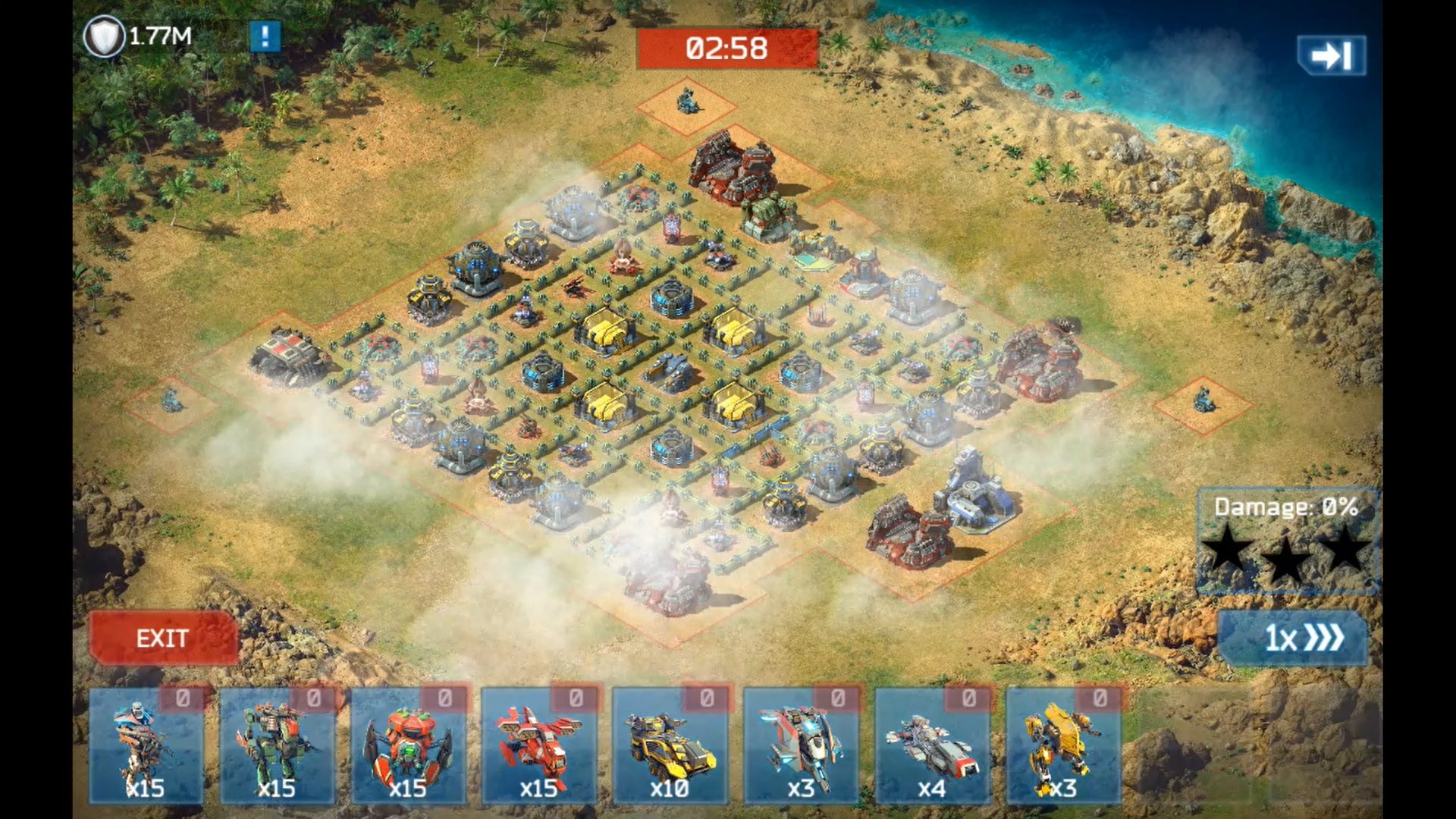Pick the yellow heavy mech x3 card

tap(1063, 745)
